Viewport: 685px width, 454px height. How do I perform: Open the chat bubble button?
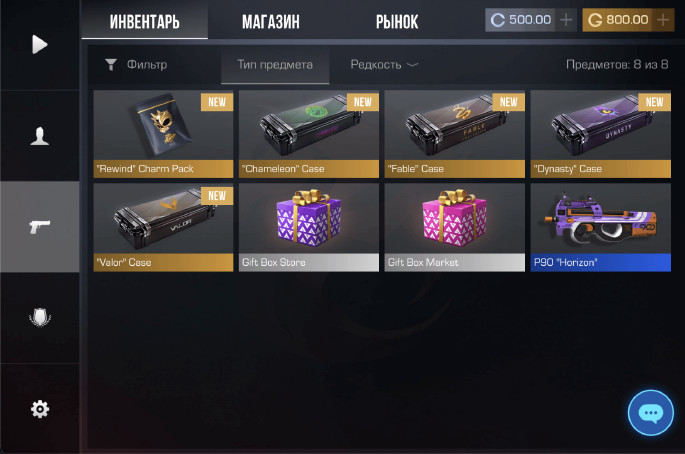click(x=651, y=412)
